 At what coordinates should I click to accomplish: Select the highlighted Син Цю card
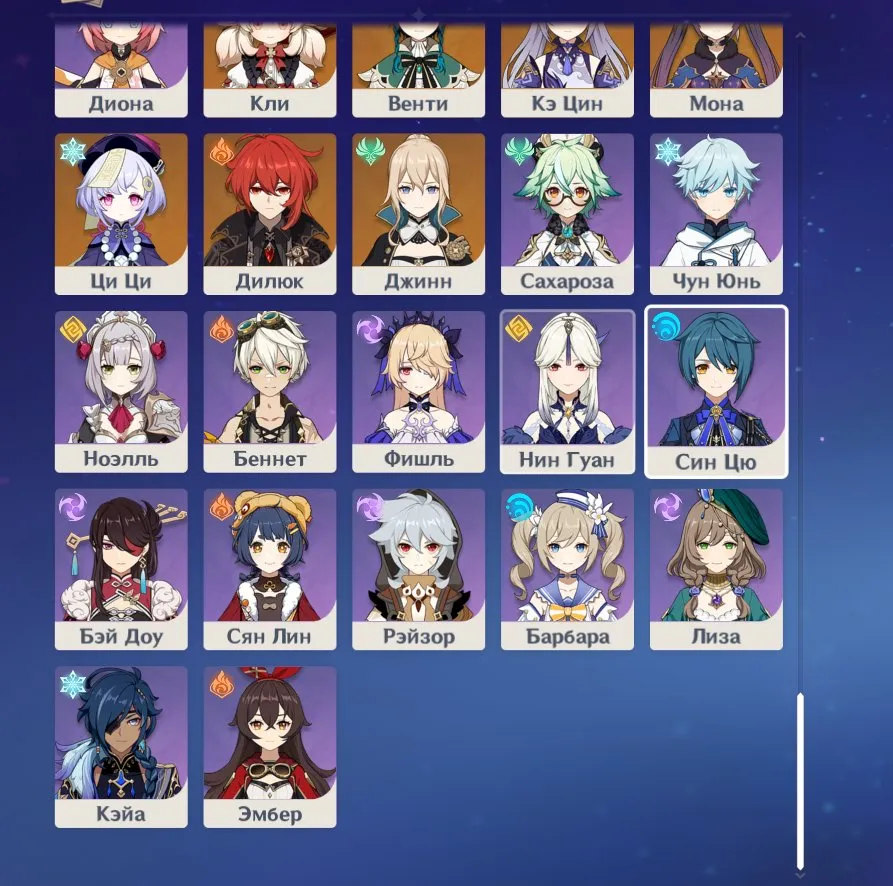click(x=716, y=391)
